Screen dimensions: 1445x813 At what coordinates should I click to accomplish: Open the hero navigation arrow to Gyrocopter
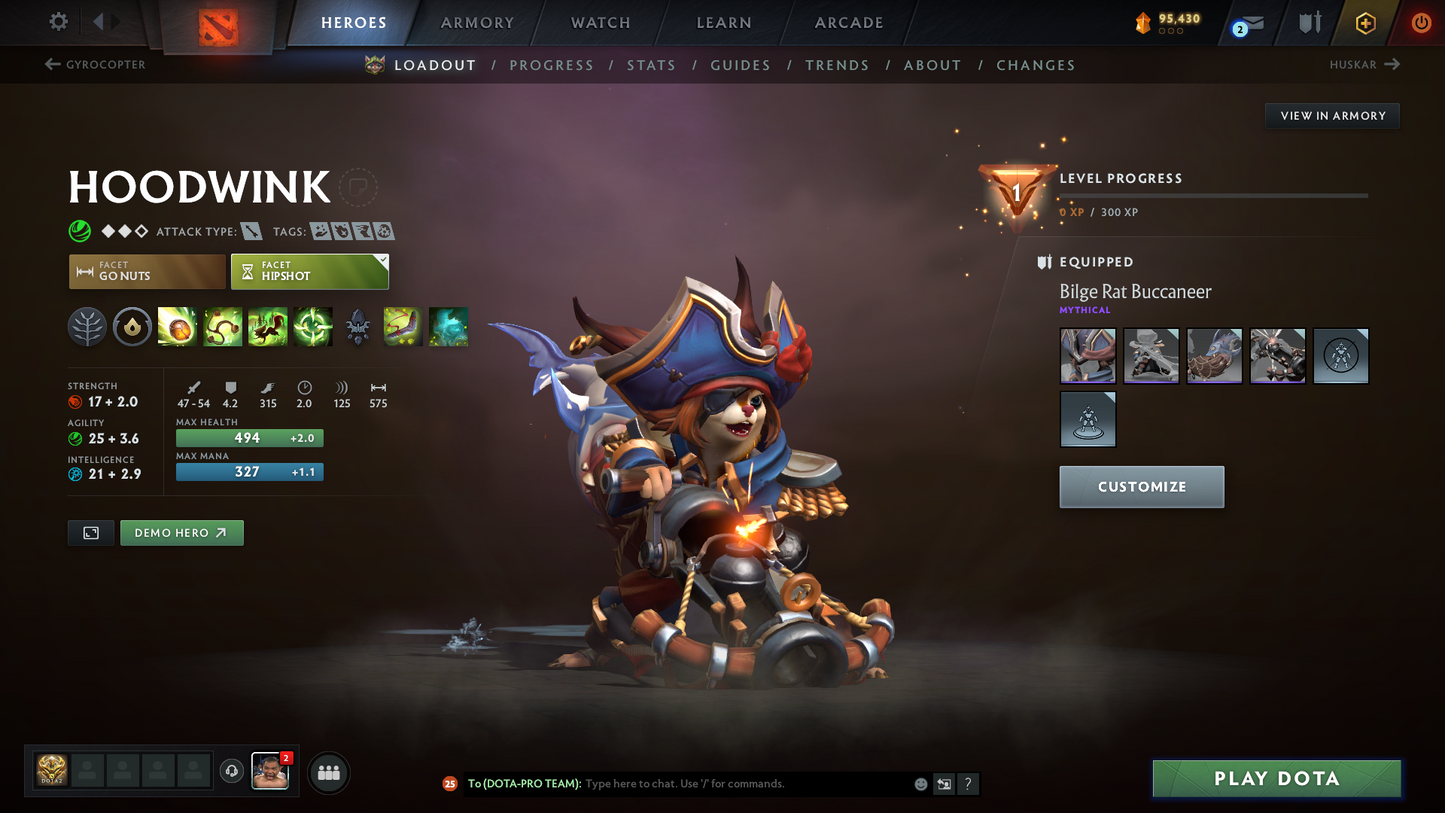[x=95, y=64]
